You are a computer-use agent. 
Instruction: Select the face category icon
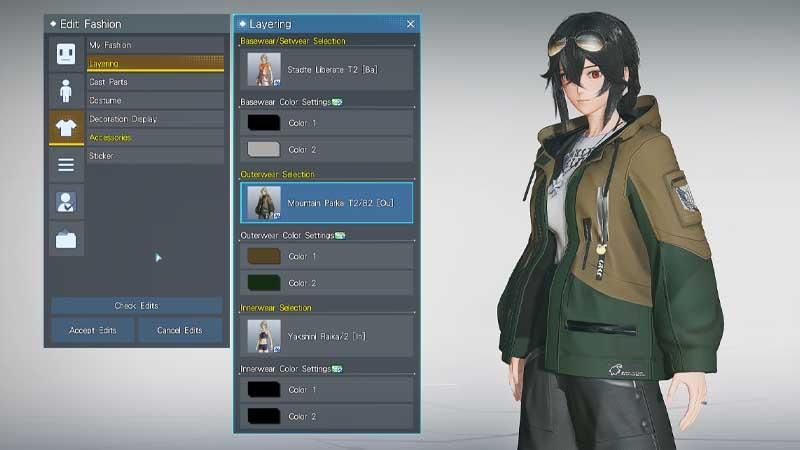(x=67, y=55)
